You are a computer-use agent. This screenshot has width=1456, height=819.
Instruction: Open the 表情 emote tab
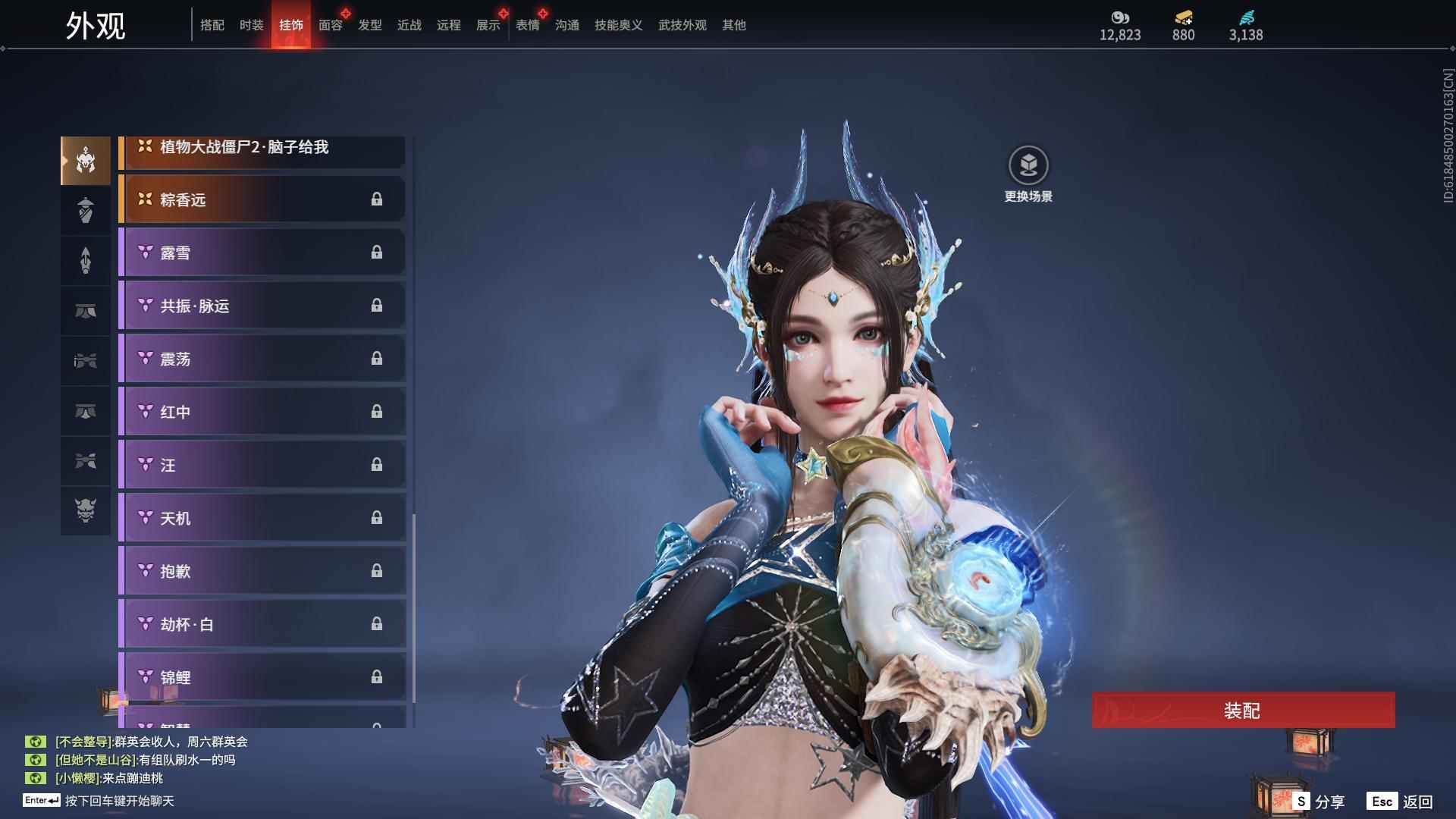[528, 25]
